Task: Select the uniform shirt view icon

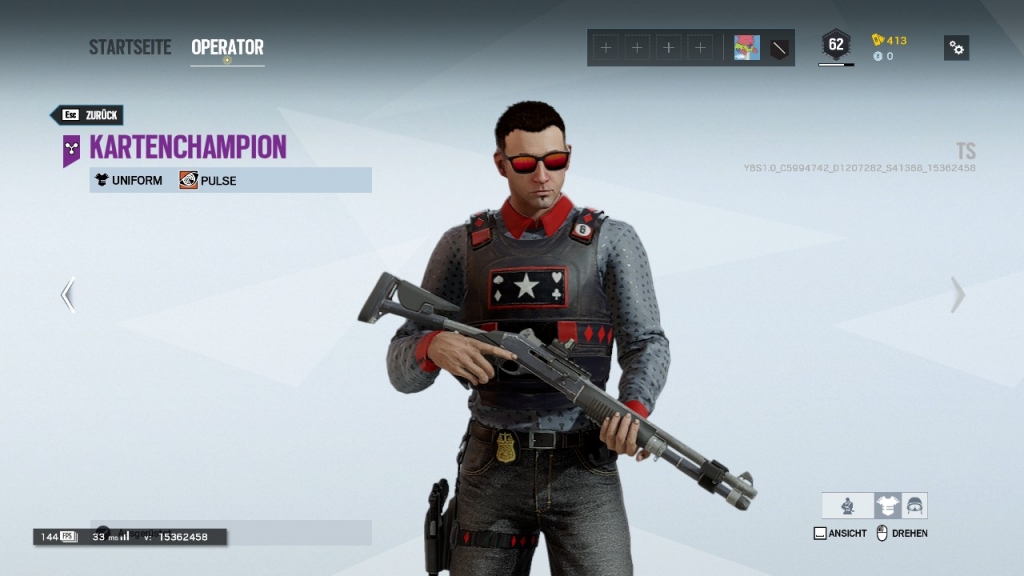Action: point(887,506)
